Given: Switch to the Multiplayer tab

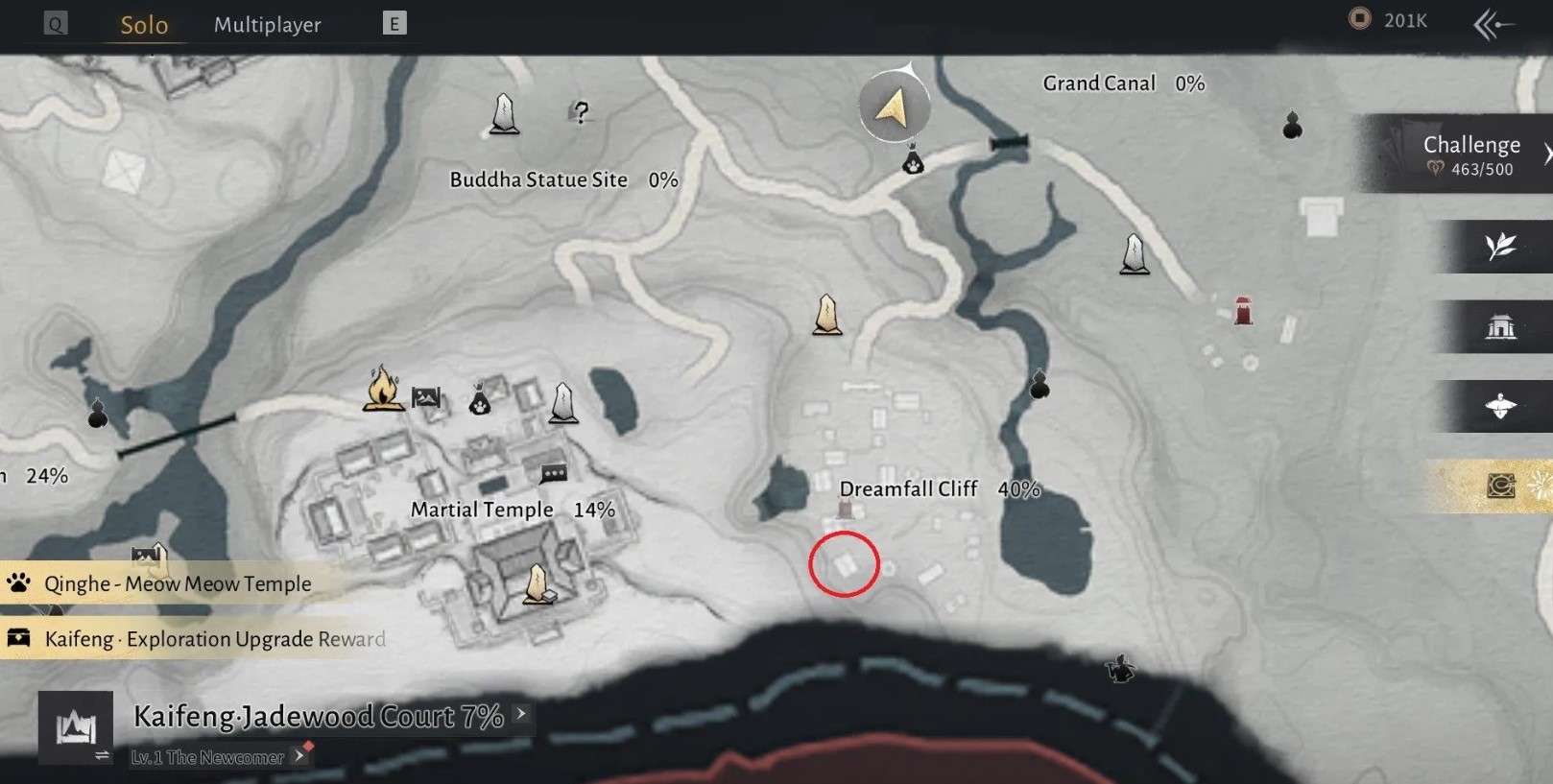Looking at the screenshot, I should click(267, 25).
